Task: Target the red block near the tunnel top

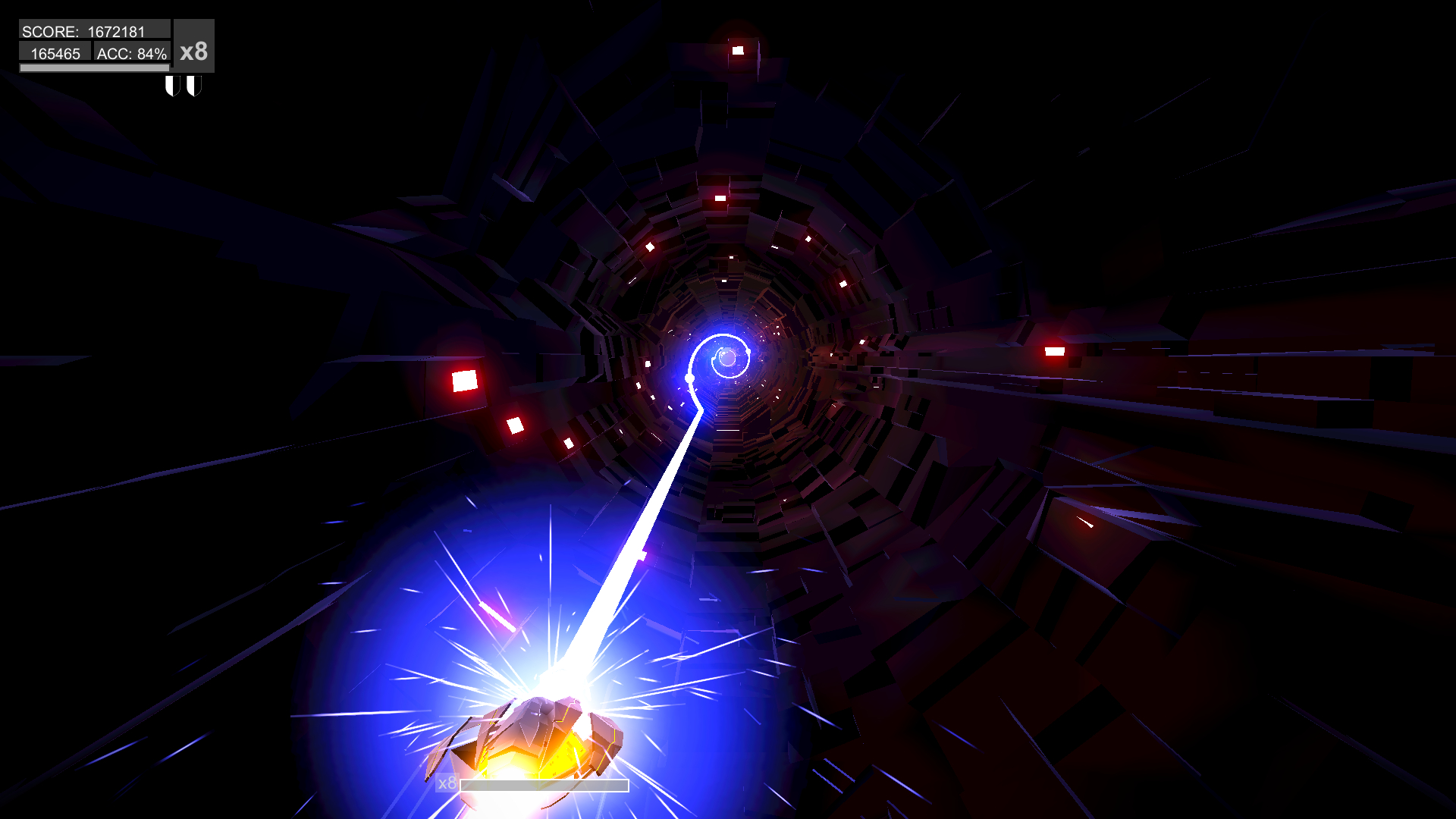Action: (739, 49)
